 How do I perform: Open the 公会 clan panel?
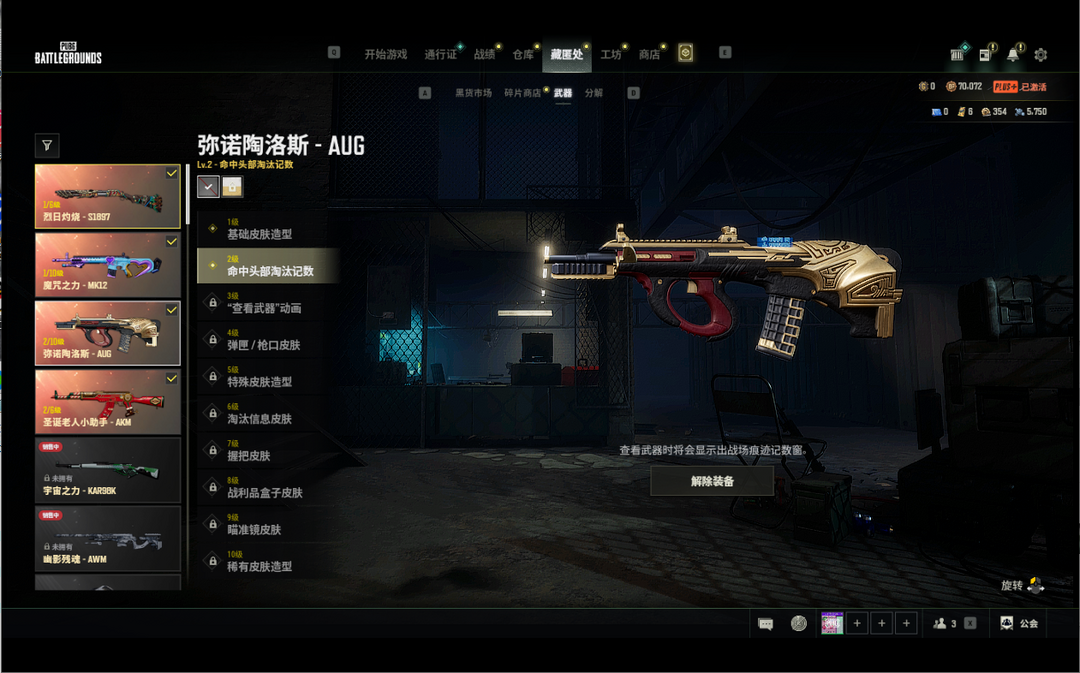pos(1020,623)
